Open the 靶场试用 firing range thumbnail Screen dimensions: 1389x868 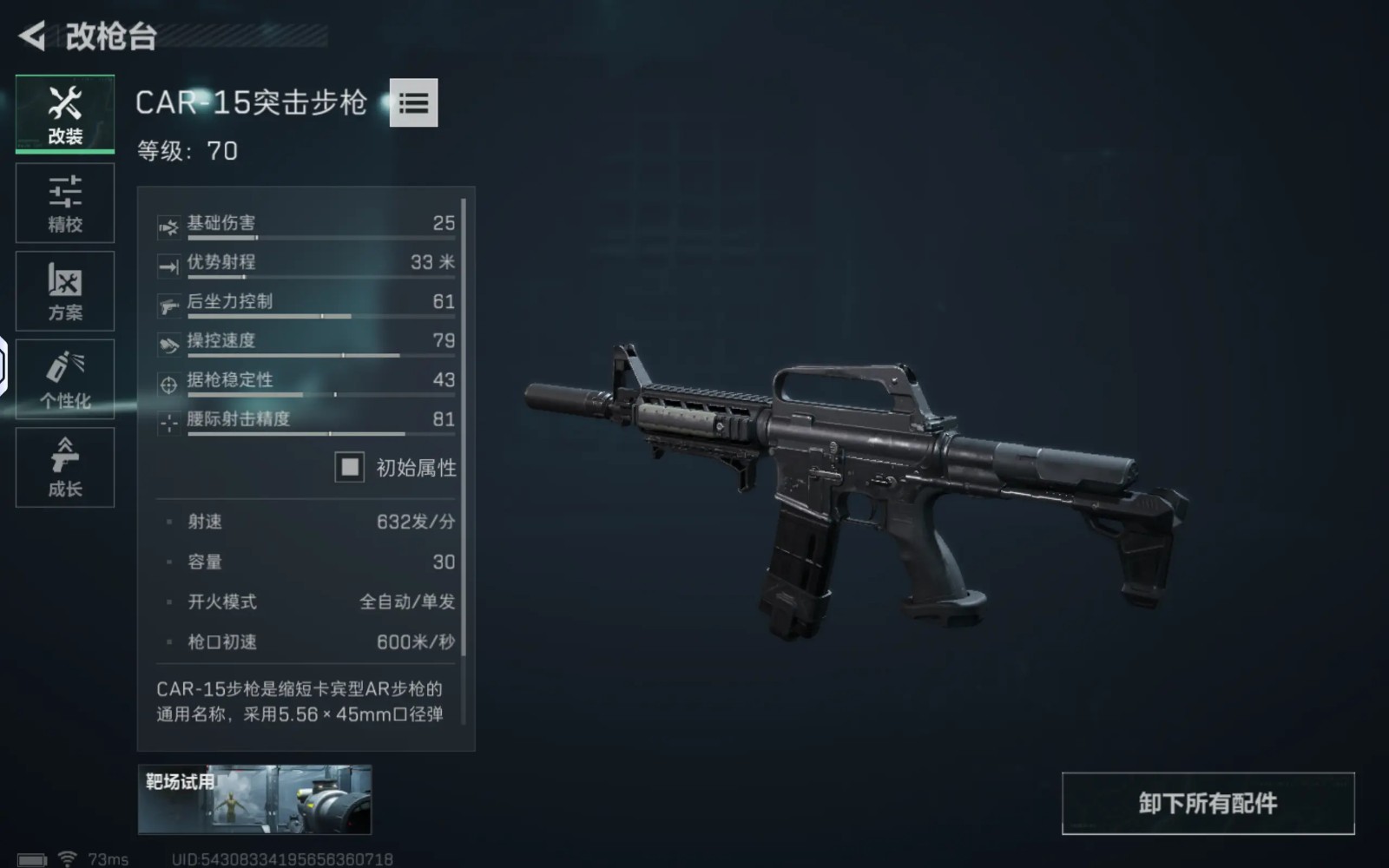254,799
